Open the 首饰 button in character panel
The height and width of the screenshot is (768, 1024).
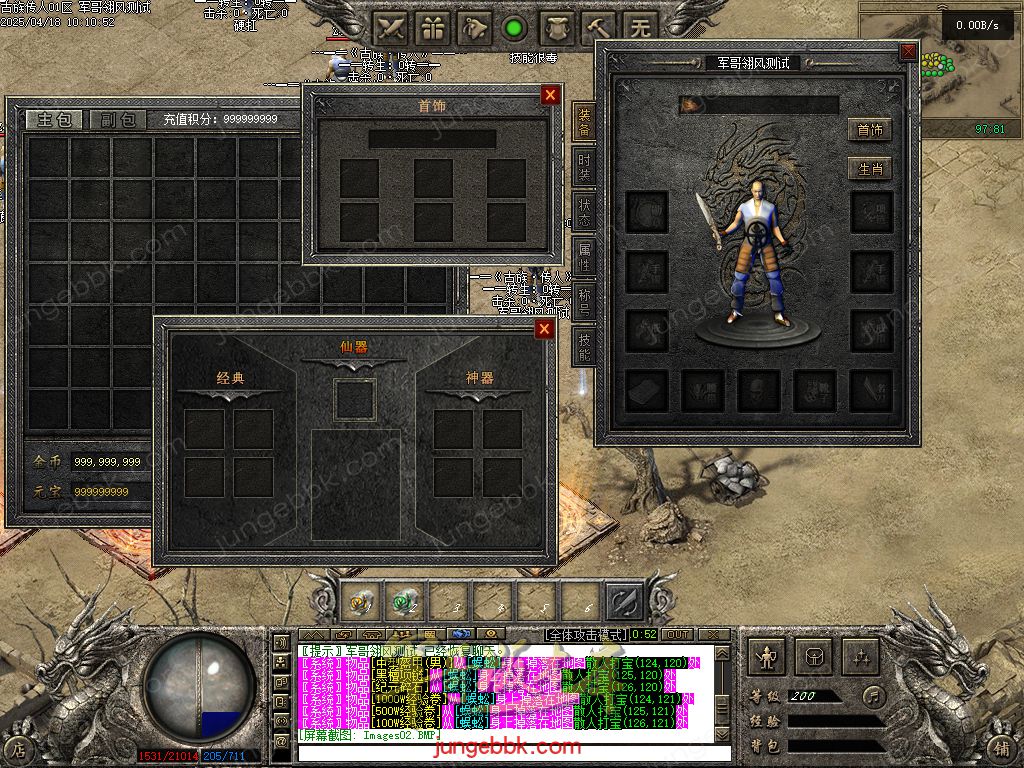coord(869,130)
